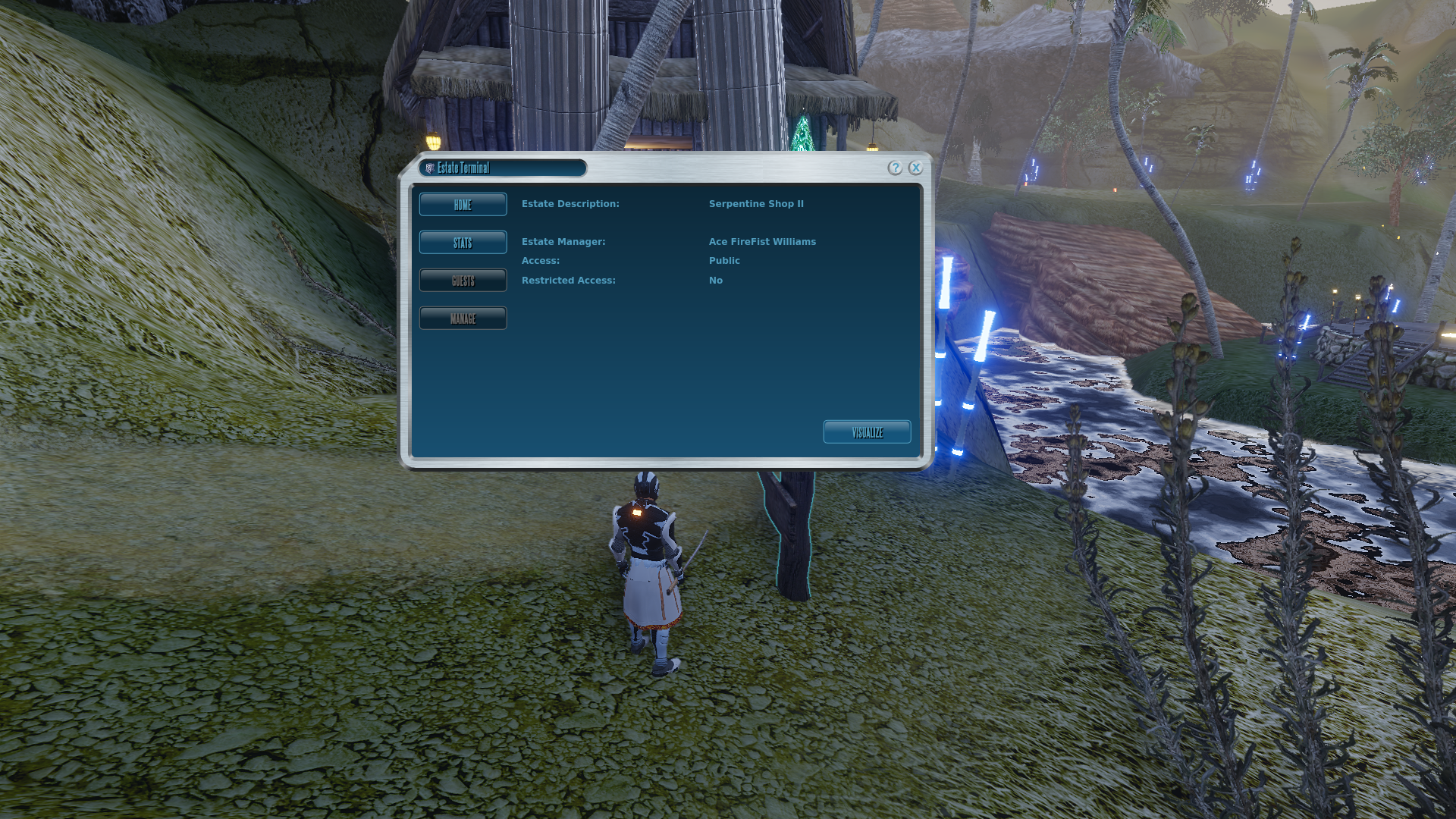Select the Guests tab
1456x819 pixels.
pyautogui.click(x=463, y=281)
